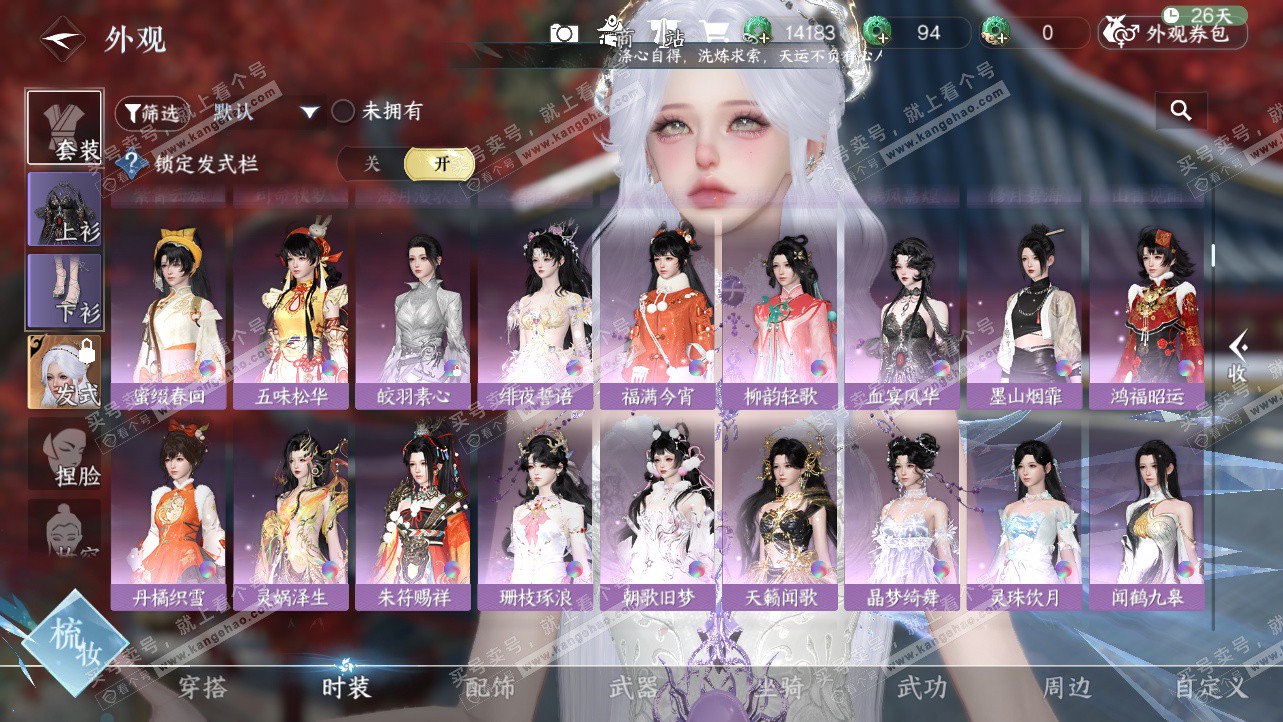1283x722 pixels.
Task: Go back using the top-left arrow
Action: 60,40
